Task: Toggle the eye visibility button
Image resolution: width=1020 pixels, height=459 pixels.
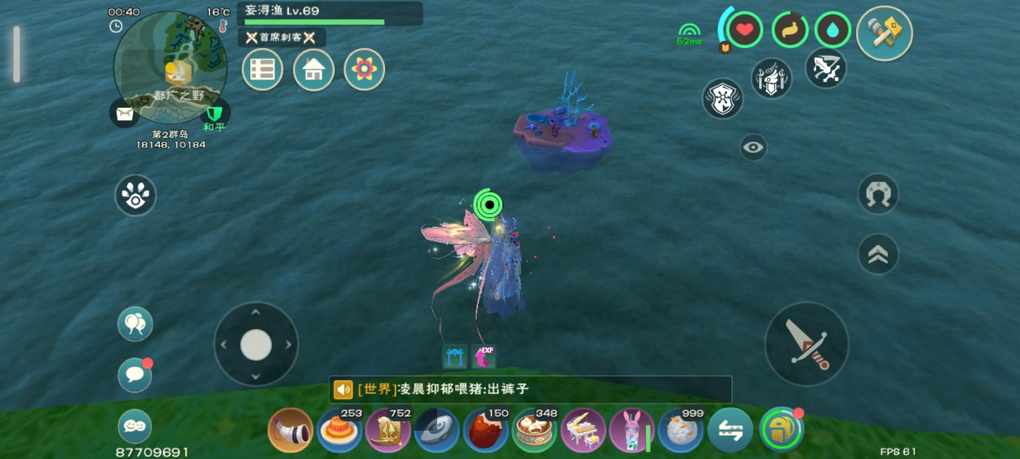Action: click(753, 148)
